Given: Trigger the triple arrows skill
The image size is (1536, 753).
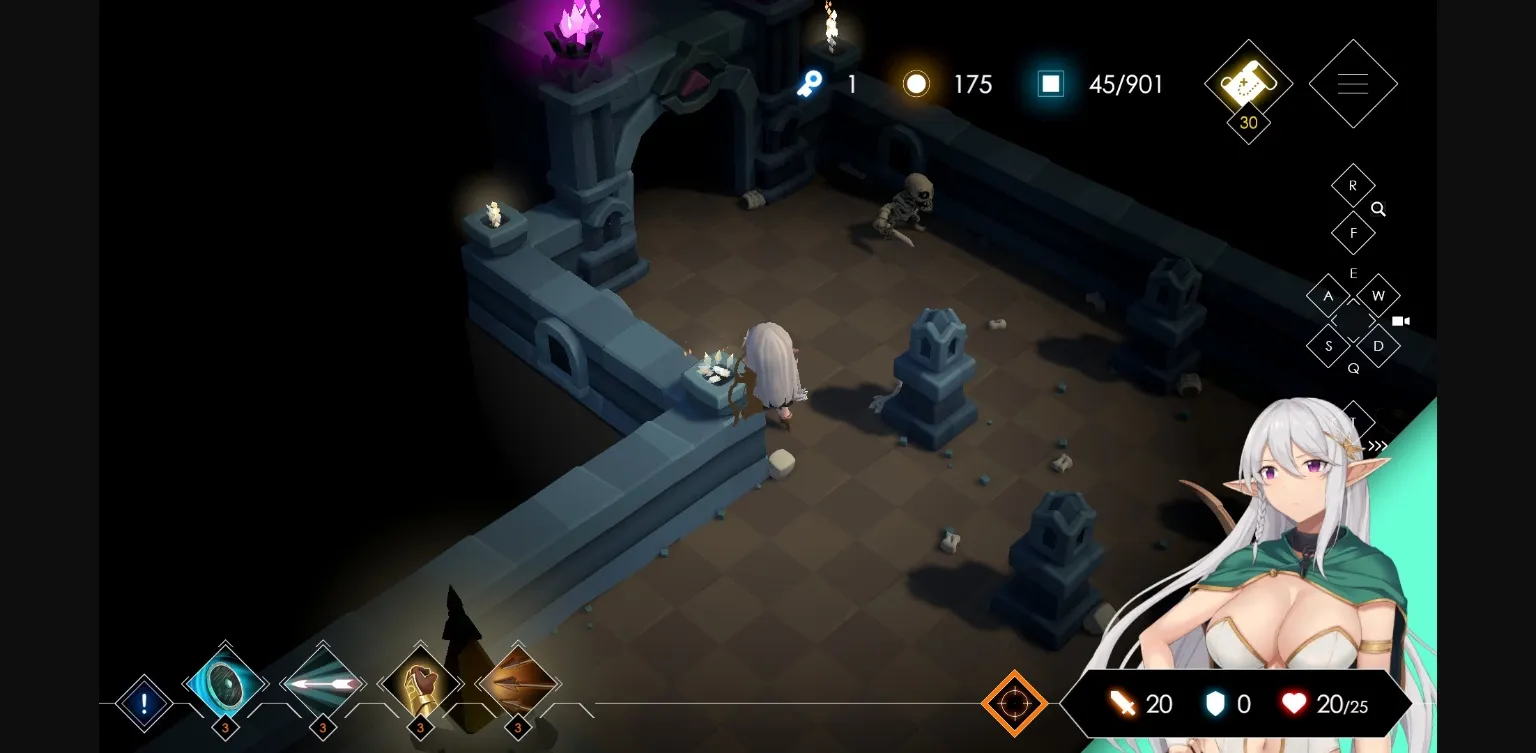Looking at the screenshot, I should click(518, 685).
